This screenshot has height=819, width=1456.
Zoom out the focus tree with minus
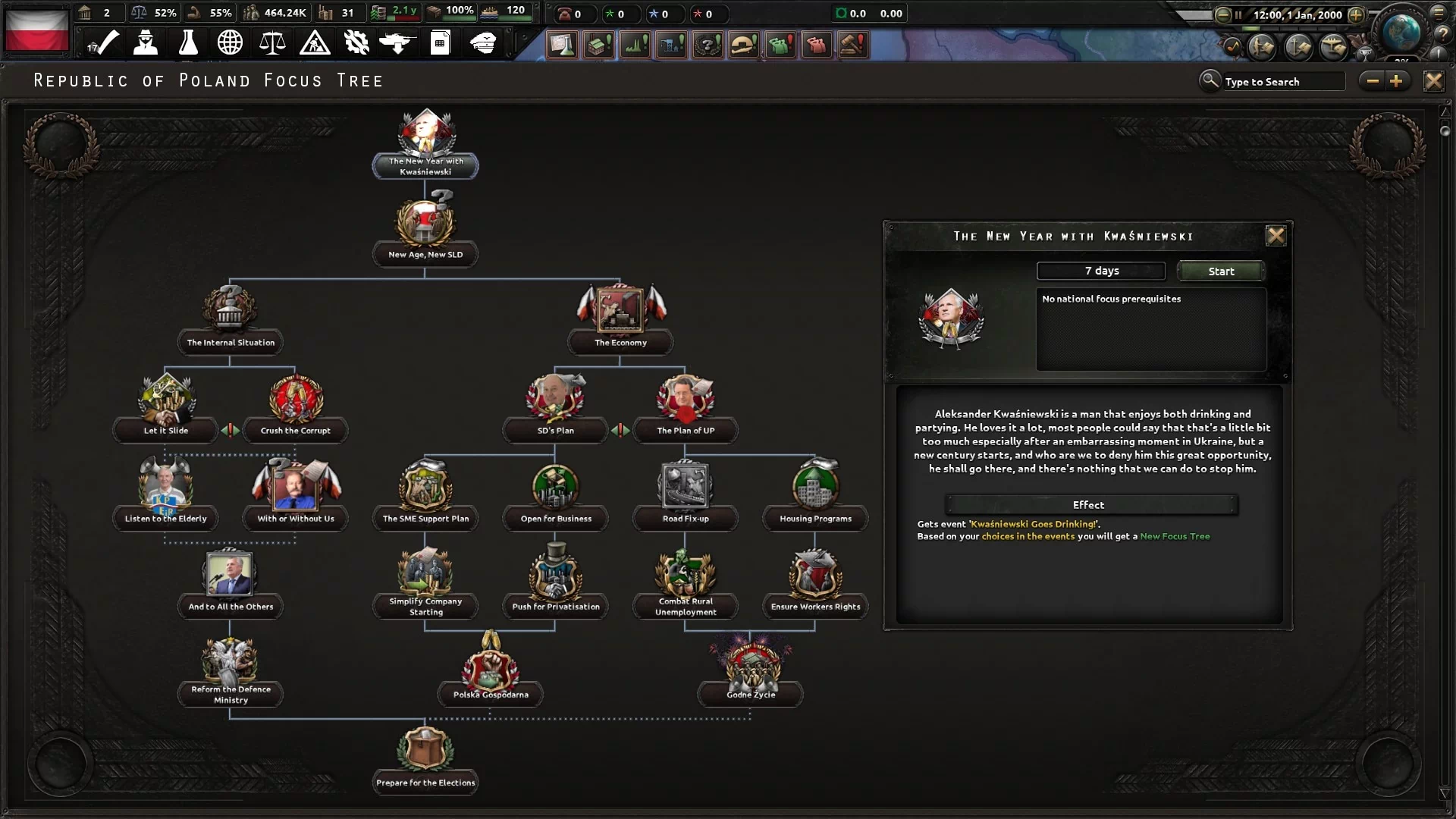point(1373,81)
